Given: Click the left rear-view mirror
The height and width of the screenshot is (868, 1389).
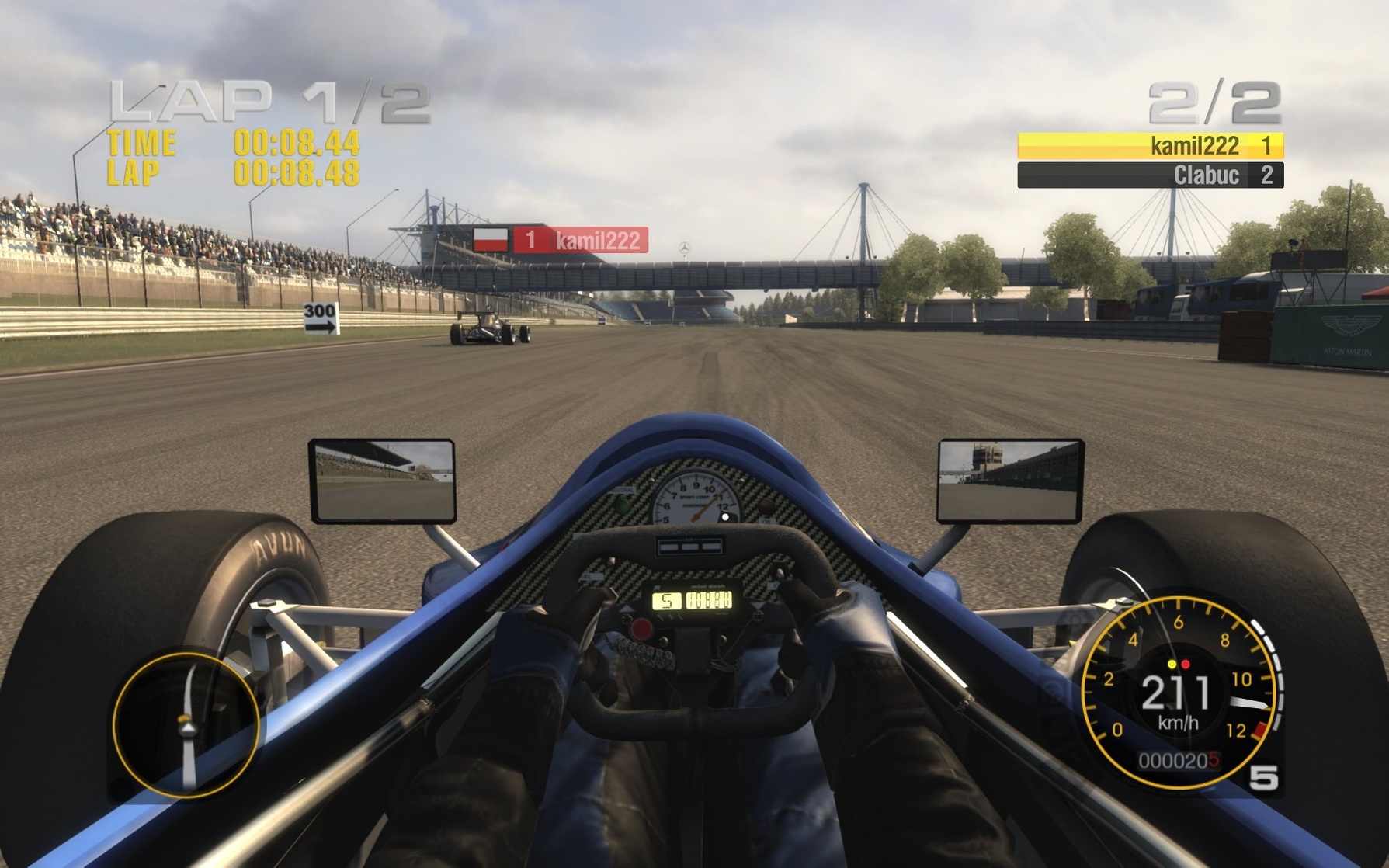Looking at the screenshot, I should [380, 481].
